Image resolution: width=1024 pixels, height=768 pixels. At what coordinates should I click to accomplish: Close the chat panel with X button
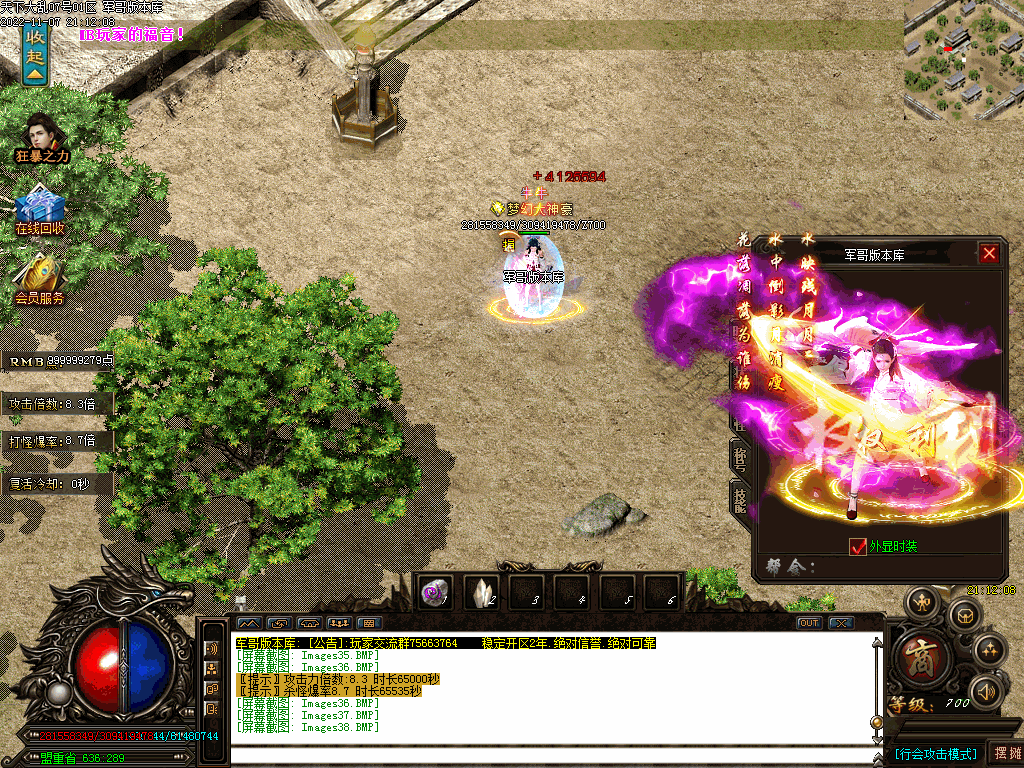(x=842, y=623)
